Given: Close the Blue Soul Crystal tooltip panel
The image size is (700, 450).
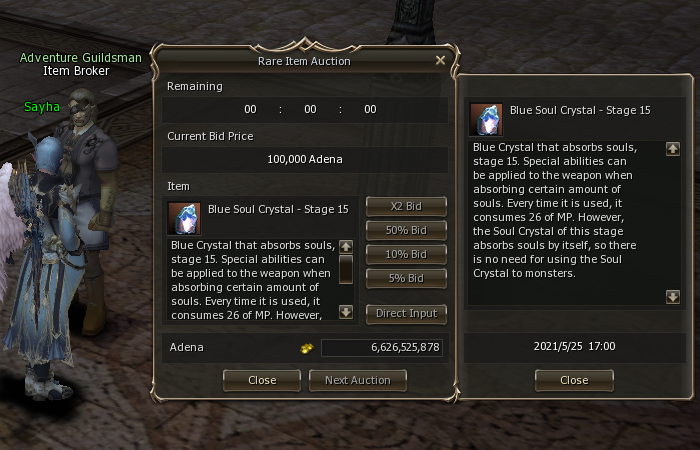Looking at the screenshot, I should [574, 380].
